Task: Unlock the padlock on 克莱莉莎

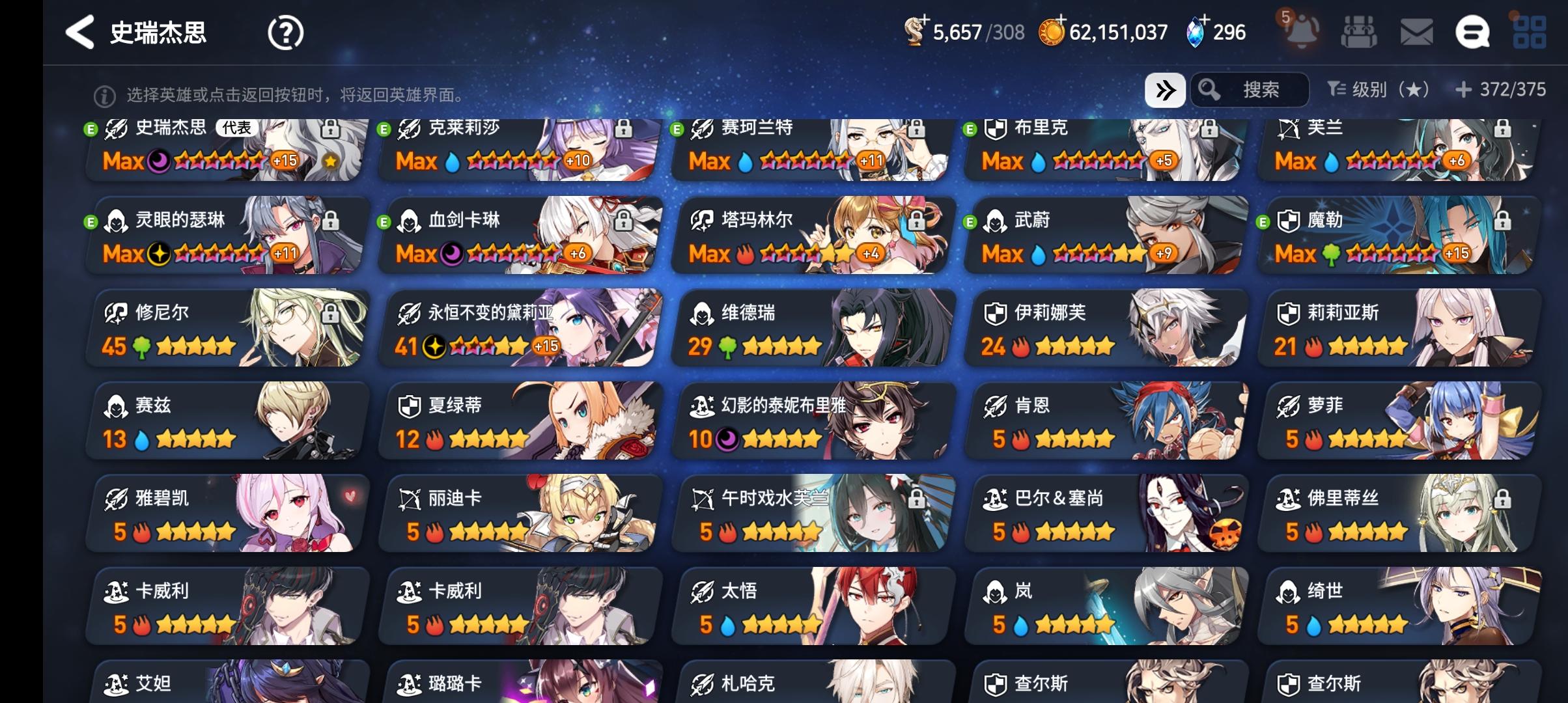Action: (x=624, y=128)
